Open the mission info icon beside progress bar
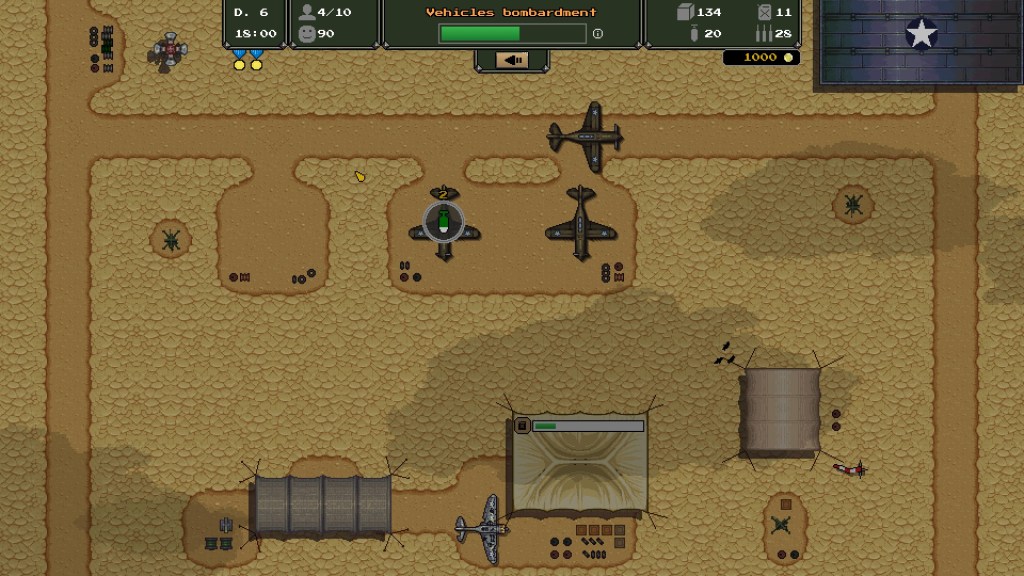The height and width of the screenshot is (576, 1024). (598, 34)
